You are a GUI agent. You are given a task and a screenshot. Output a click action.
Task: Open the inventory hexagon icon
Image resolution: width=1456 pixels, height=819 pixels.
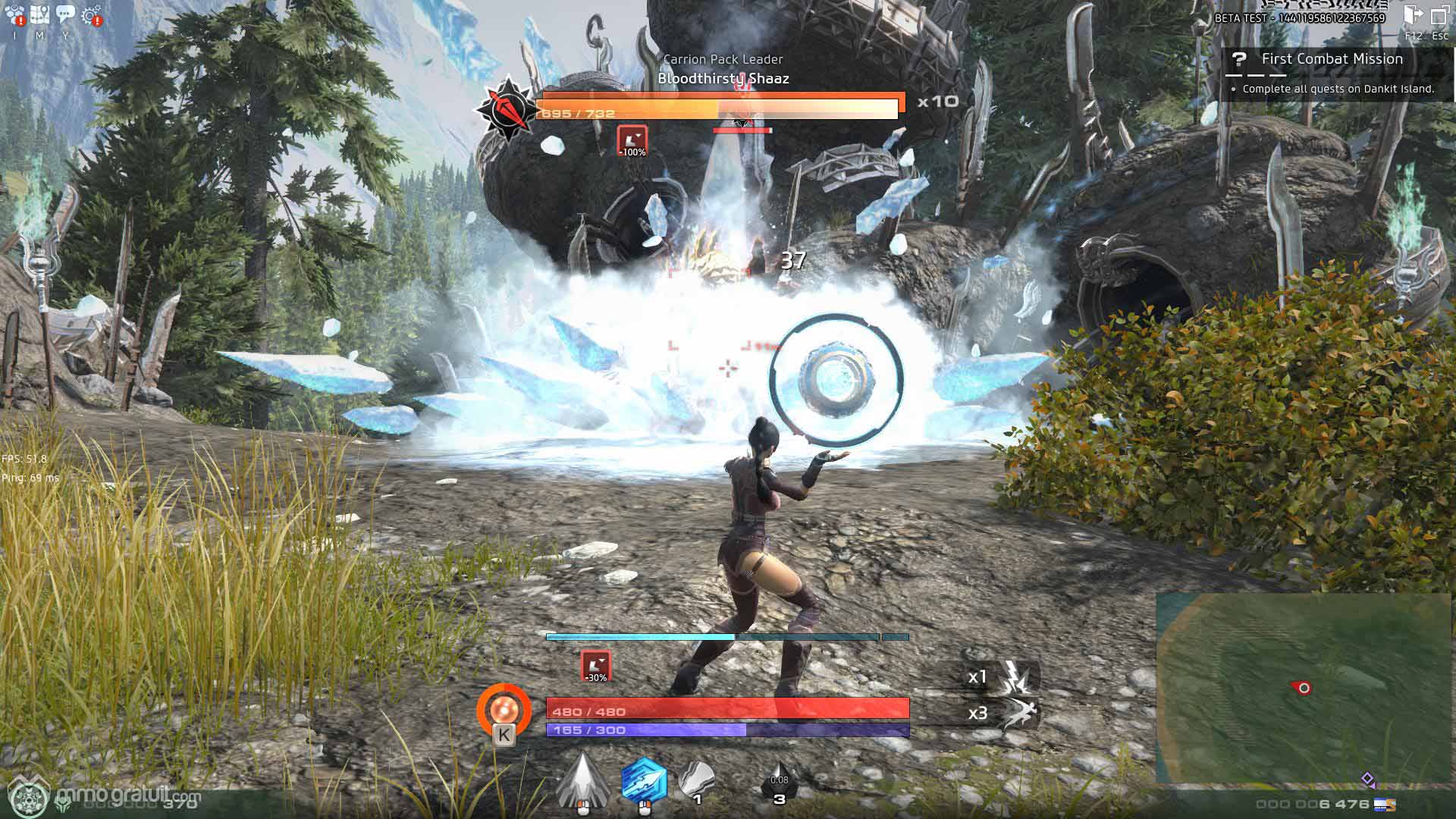(14, 15)
